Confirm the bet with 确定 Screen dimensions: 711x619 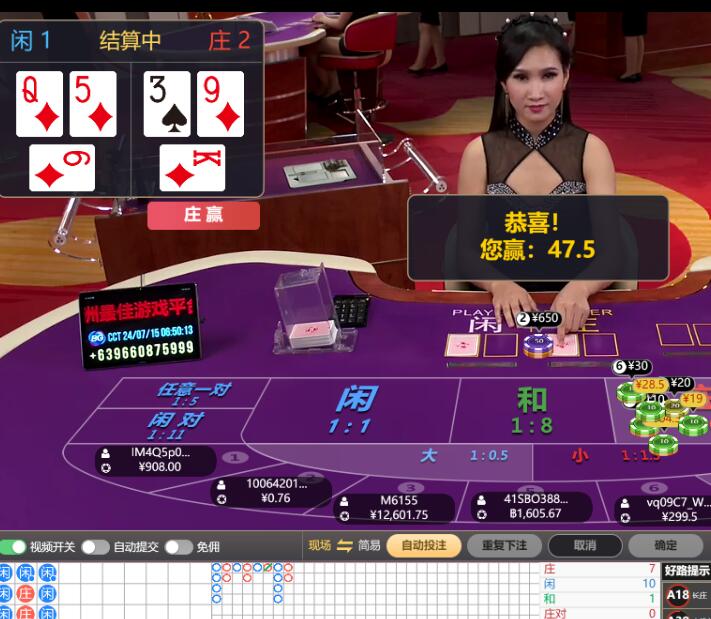[665, 546]
